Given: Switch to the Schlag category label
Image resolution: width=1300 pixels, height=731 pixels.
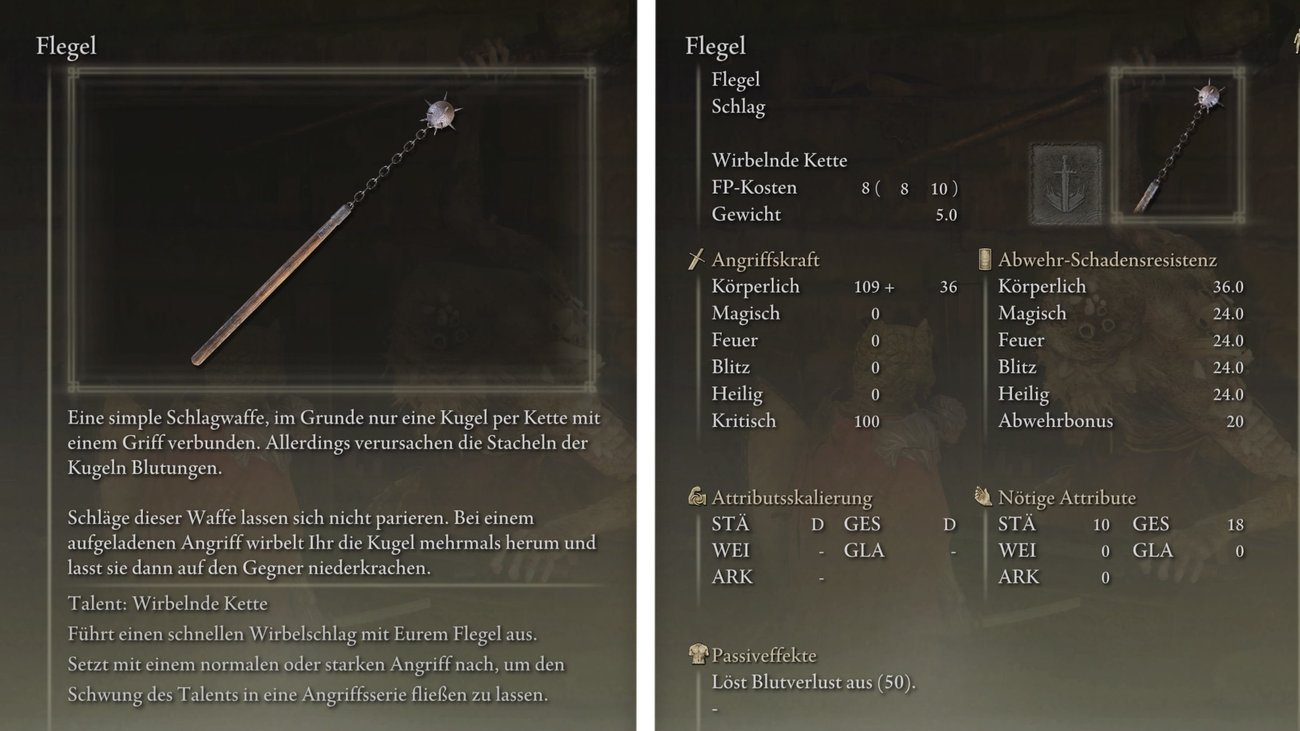Looking at the screenshot, I should [737, 106].
